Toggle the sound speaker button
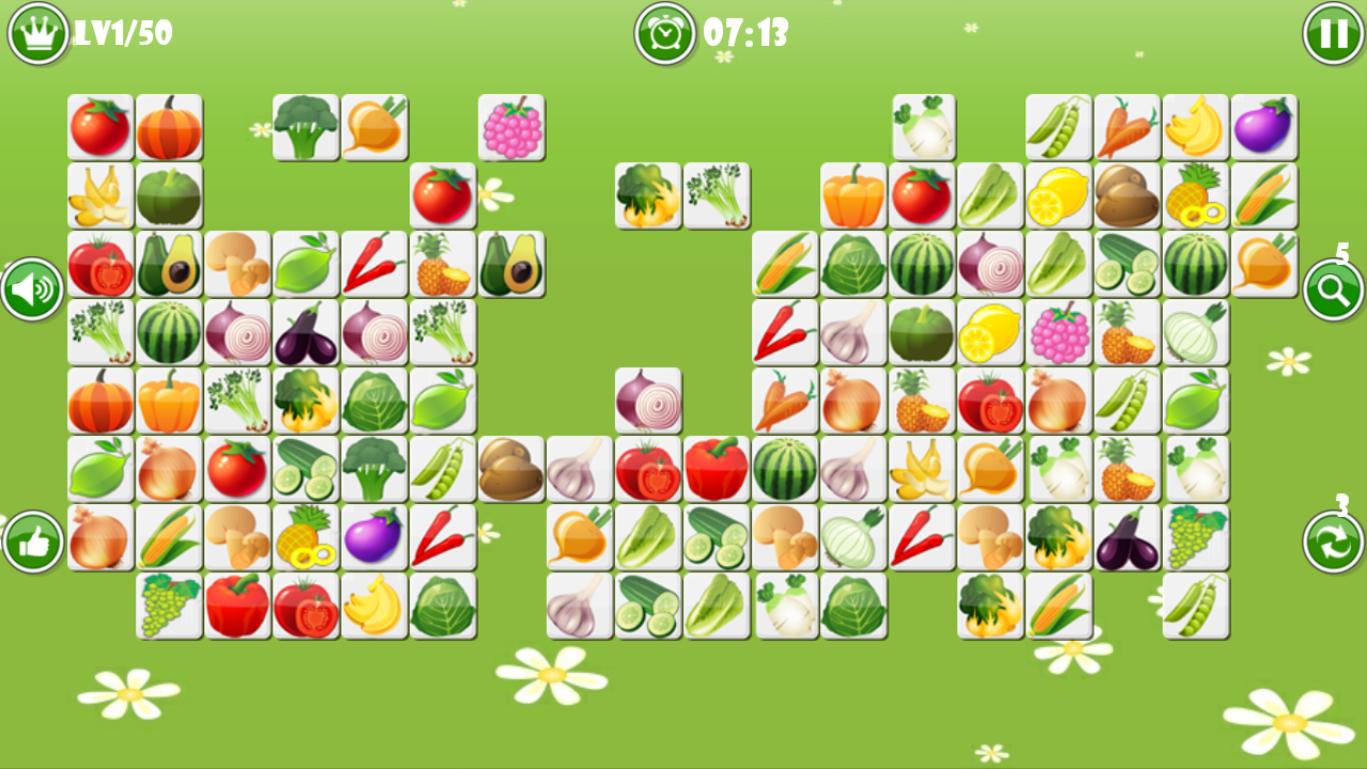 (x=33, y=290)
